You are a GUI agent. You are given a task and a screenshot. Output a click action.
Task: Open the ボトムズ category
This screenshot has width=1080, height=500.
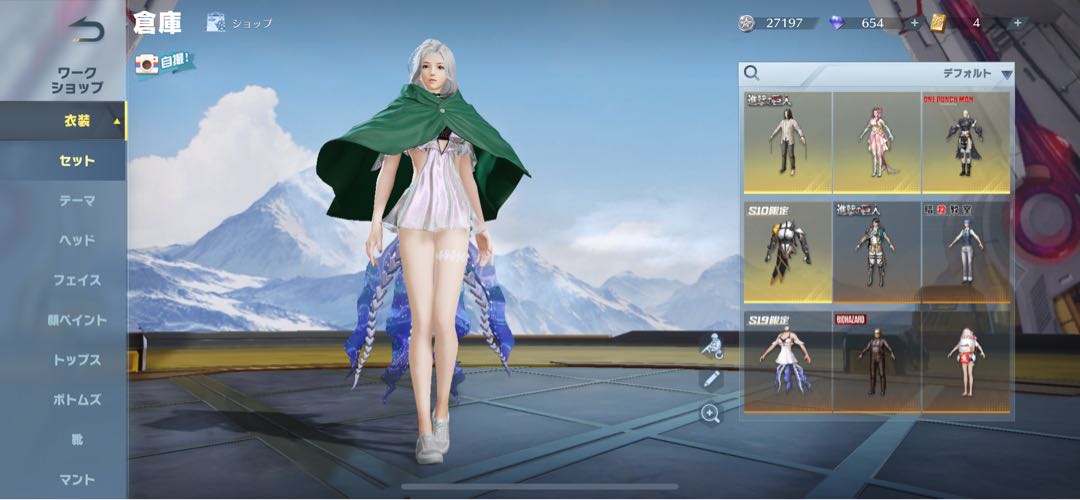pyautogui.click(x=76, y=400)
